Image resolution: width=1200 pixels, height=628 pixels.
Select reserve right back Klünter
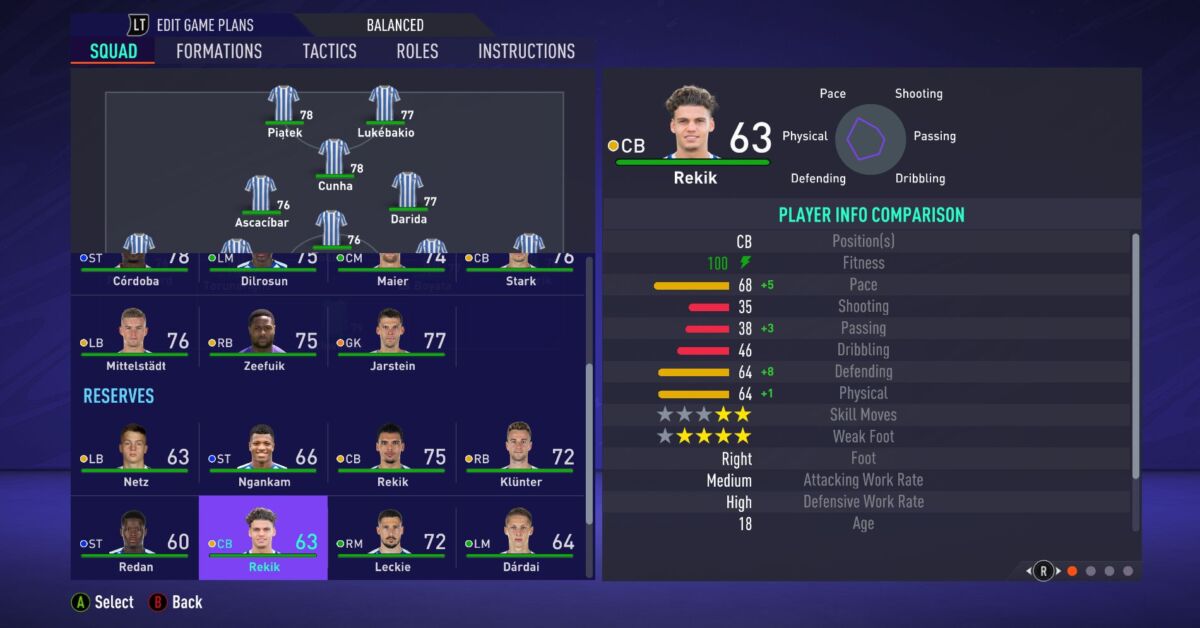tap(519, 454)
